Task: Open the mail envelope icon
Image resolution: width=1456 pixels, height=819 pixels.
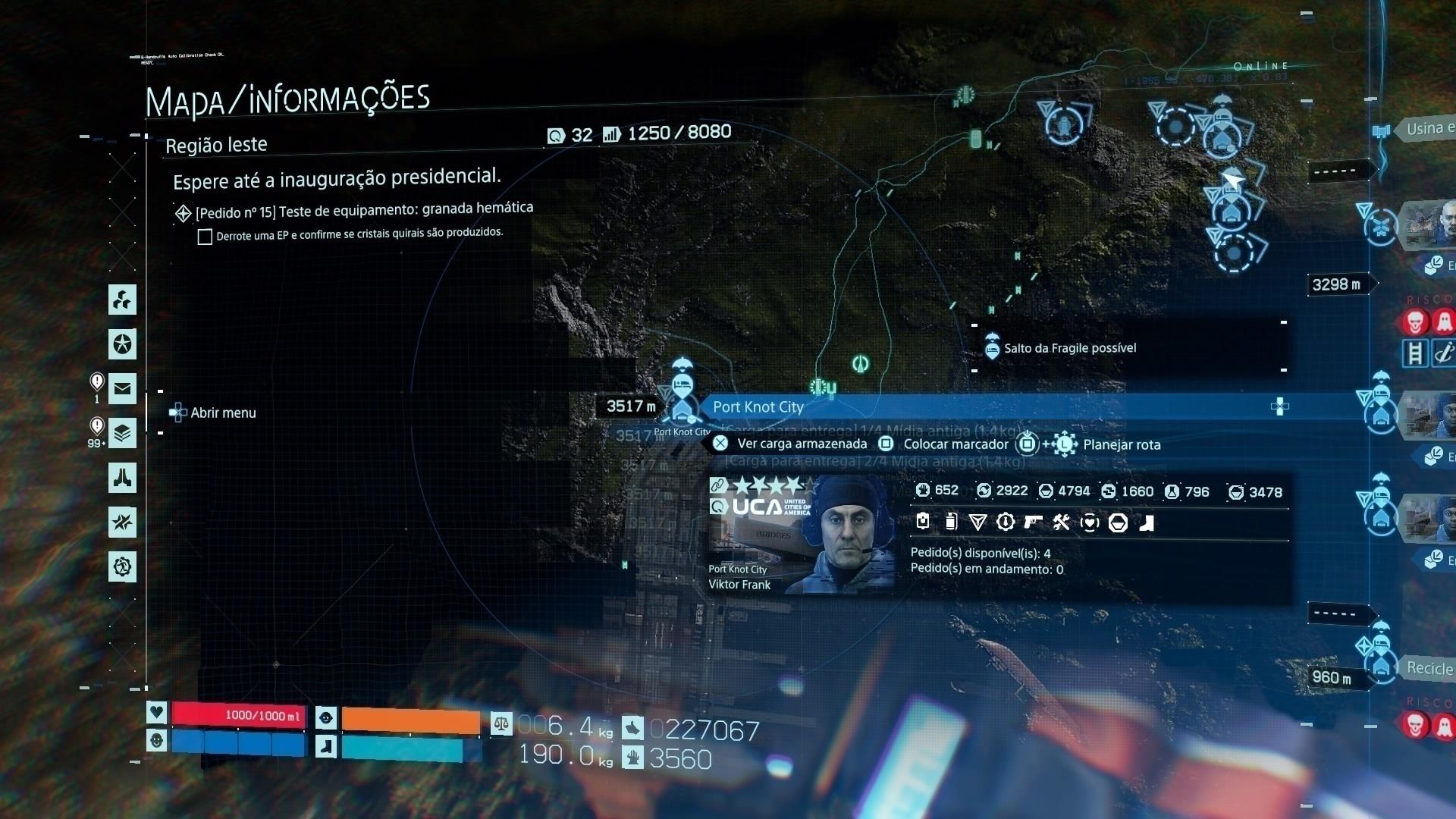Action: [122, 389]
